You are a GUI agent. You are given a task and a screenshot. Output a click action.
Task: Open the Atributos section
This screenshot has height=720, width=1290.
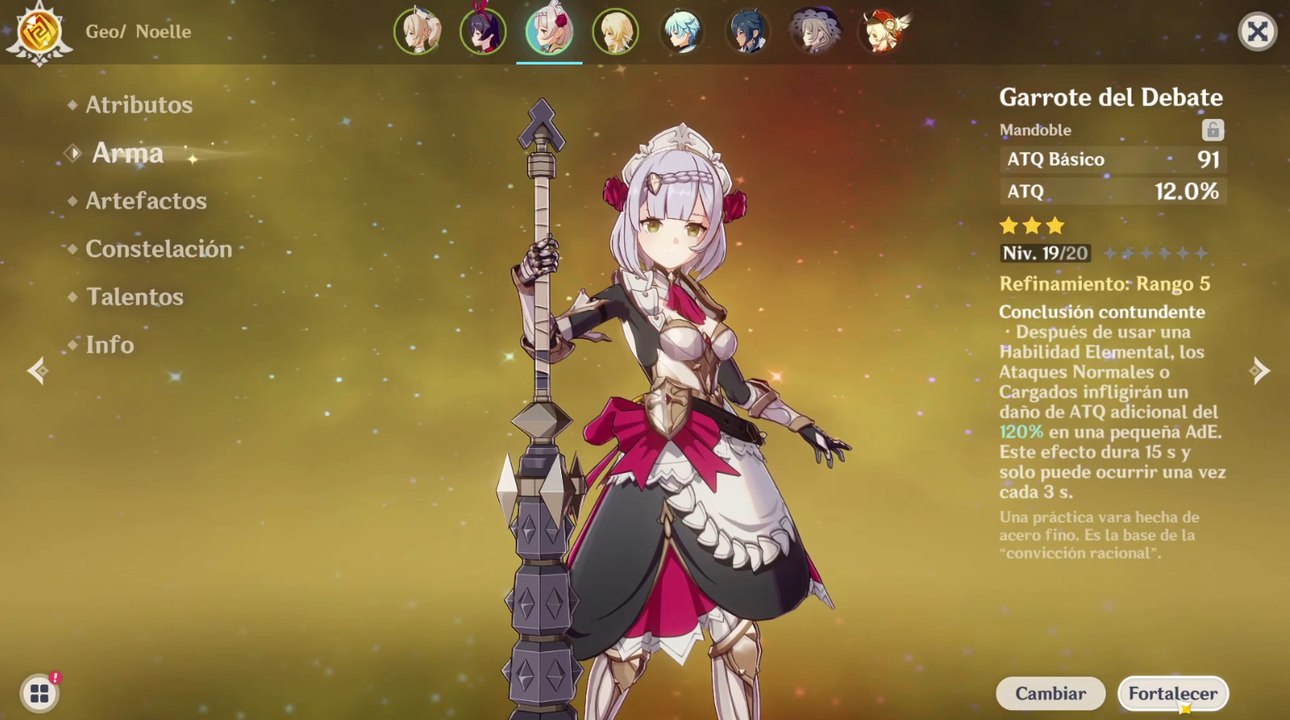click(138, 105)
